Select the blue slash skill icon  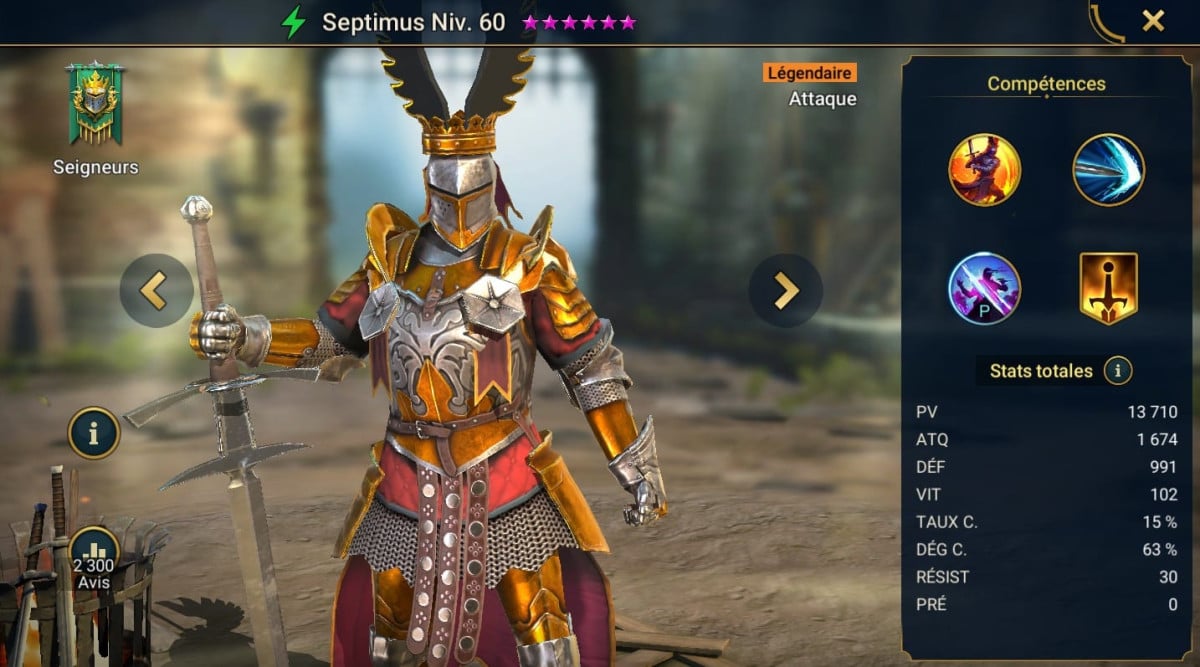coord(1108,170)
